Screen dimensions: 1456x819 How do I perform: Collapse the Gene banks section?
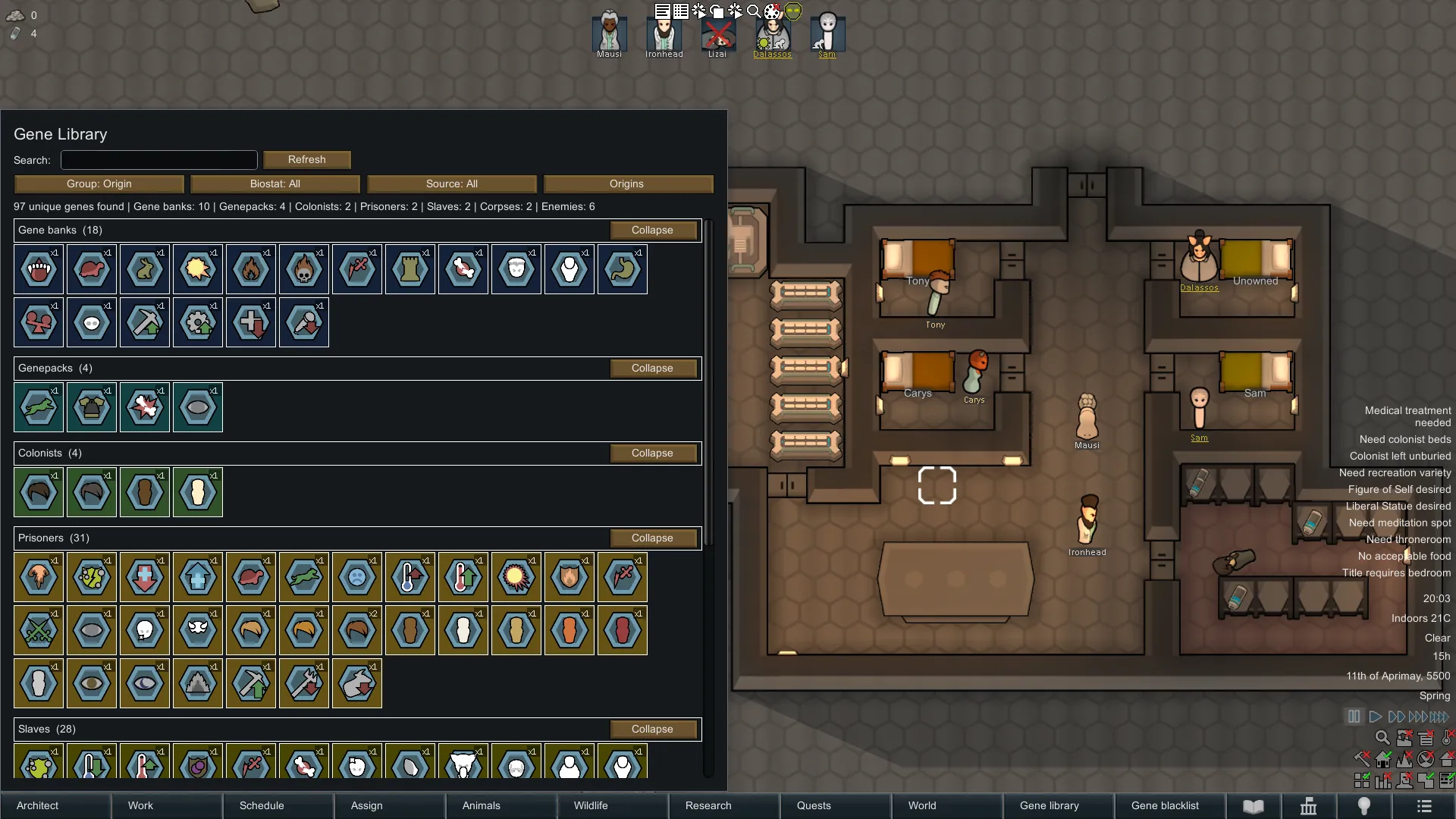(x=652, y=231)
